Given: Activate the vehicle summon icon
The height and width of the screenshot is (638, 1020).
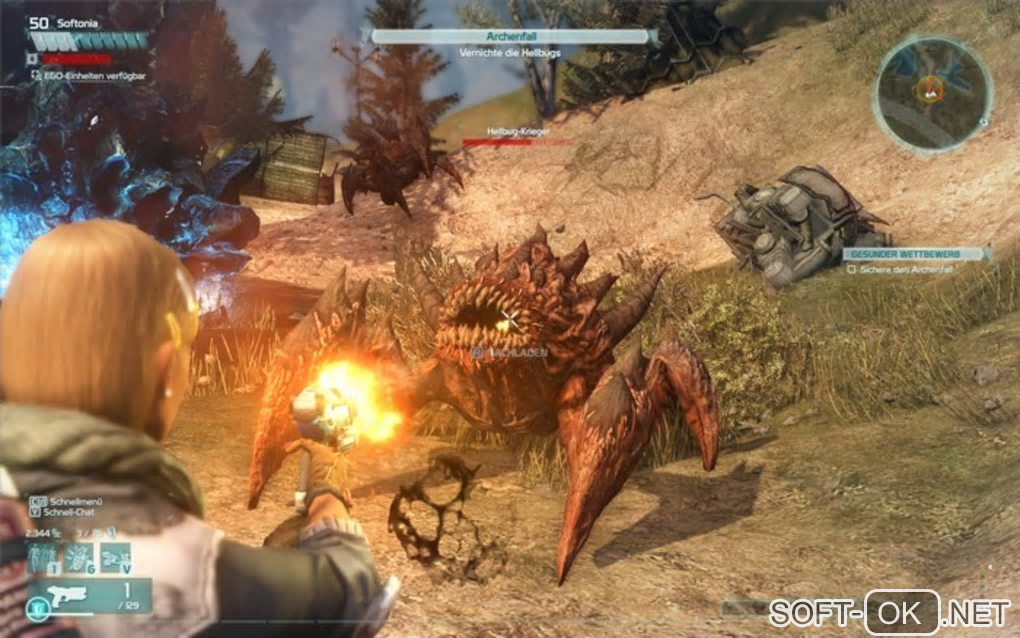Looking at the screenshot, I should 116,556.
